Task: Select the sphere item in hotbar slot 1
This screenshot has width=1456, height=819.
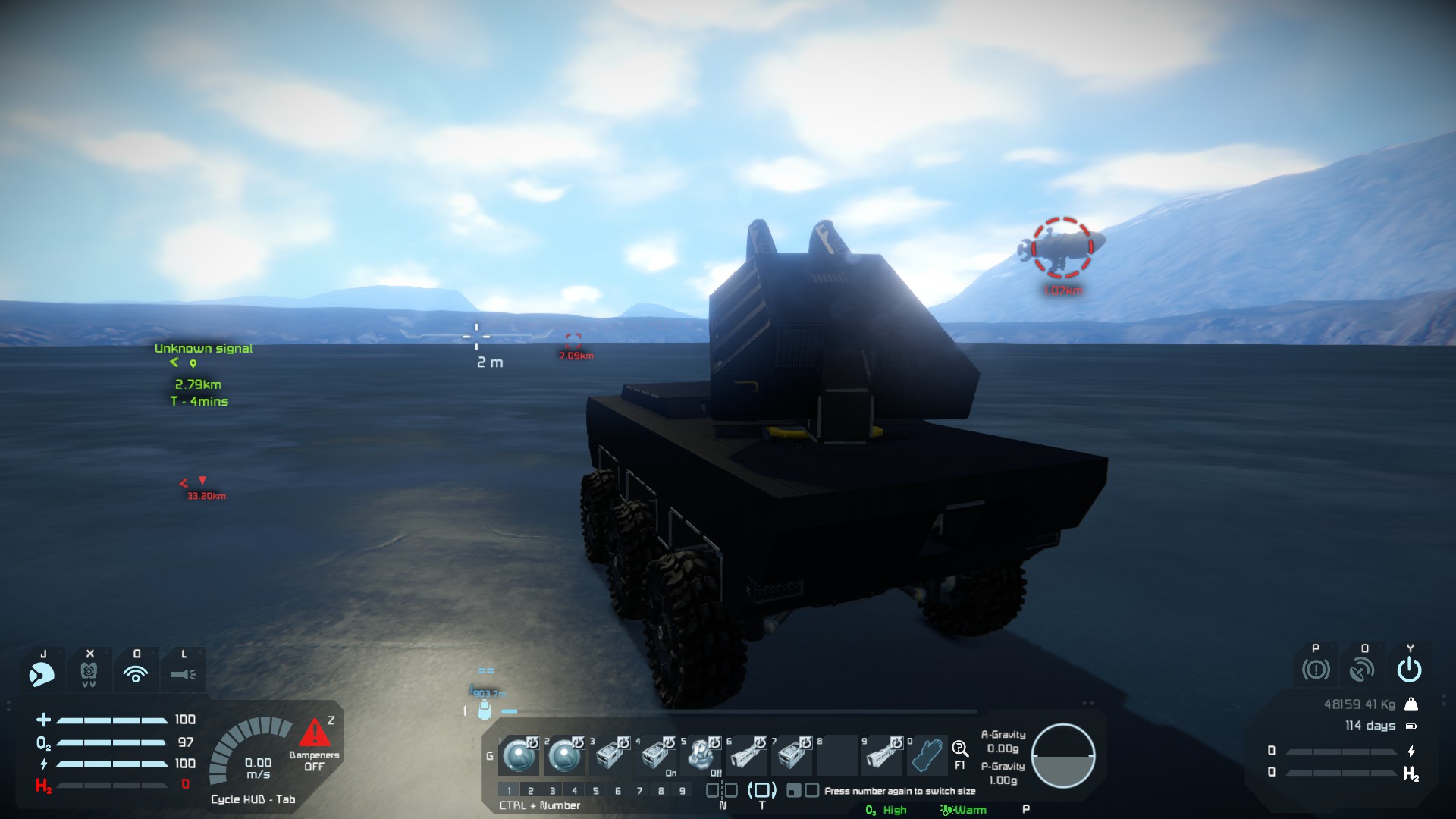Action: point(519,755)
